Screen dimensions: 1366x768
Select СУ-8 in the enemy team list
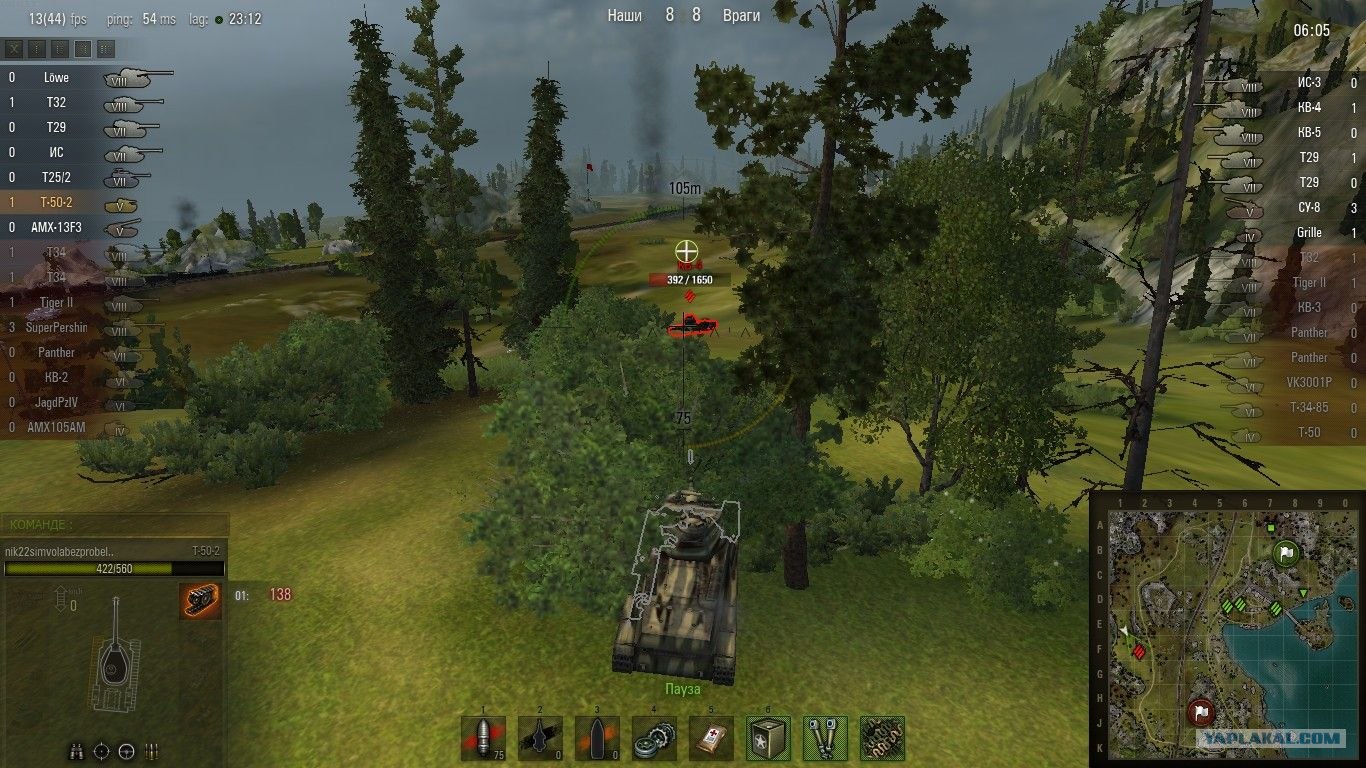click(x=1290, y=207)
